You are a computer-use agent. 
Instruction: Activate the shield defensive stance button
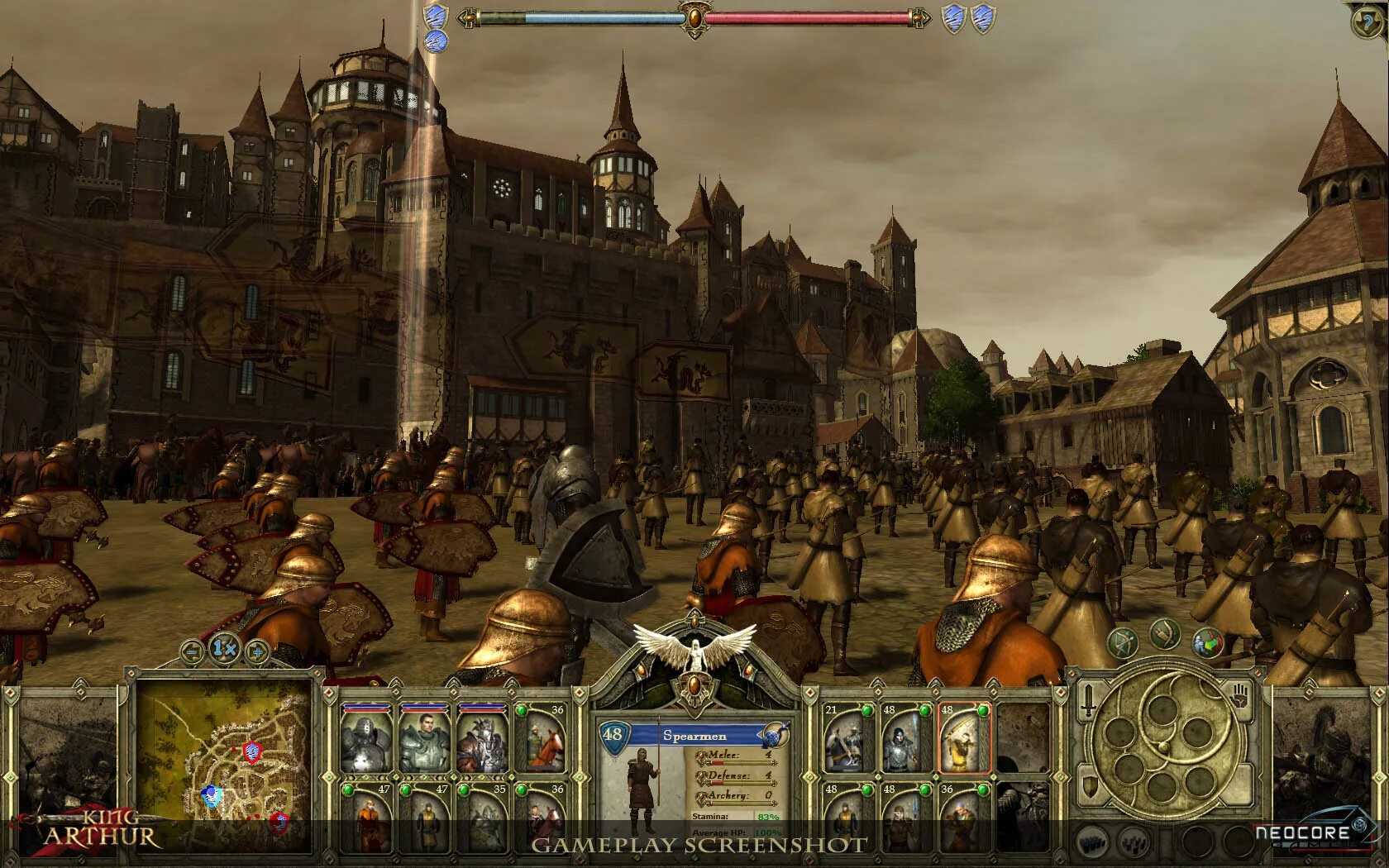tap(1091, 786)
